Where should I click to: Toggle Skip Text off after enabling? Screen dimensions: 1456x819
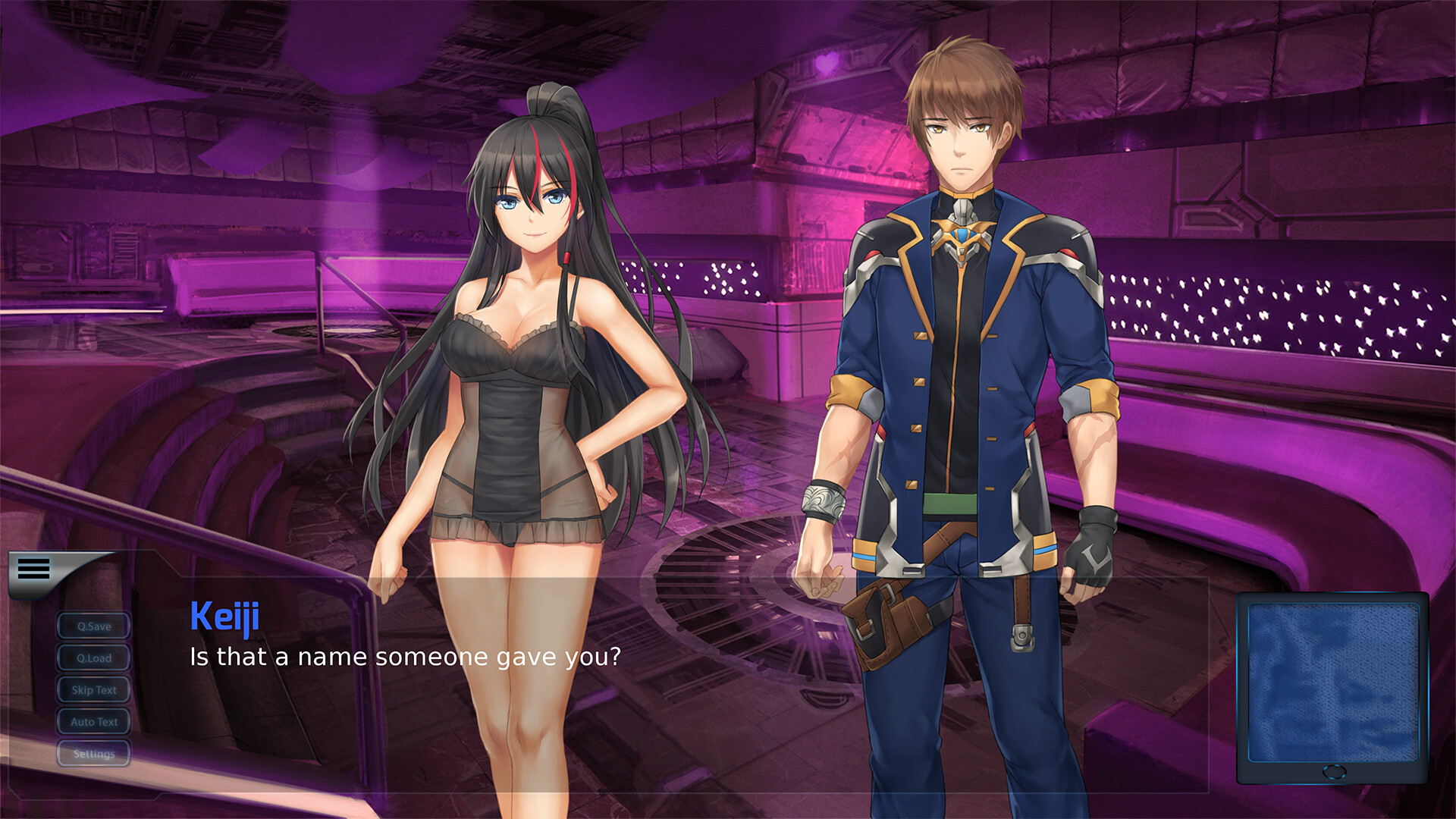coord(93,690)
